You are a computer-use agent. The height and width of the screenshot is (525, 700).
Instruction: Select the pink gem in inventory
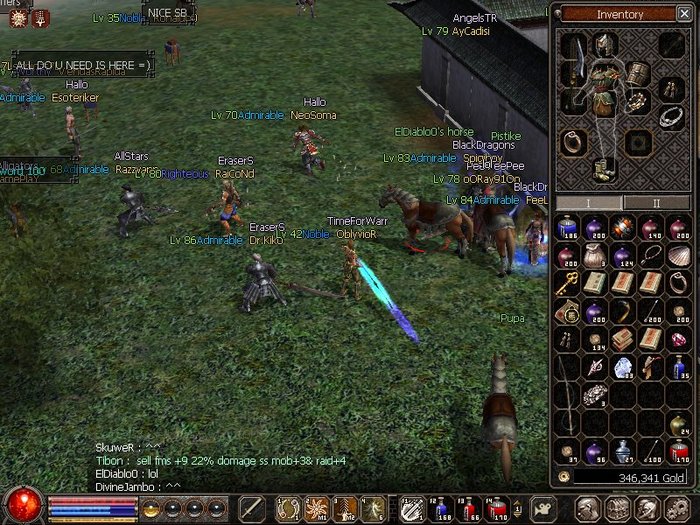(x=679, y=340)
